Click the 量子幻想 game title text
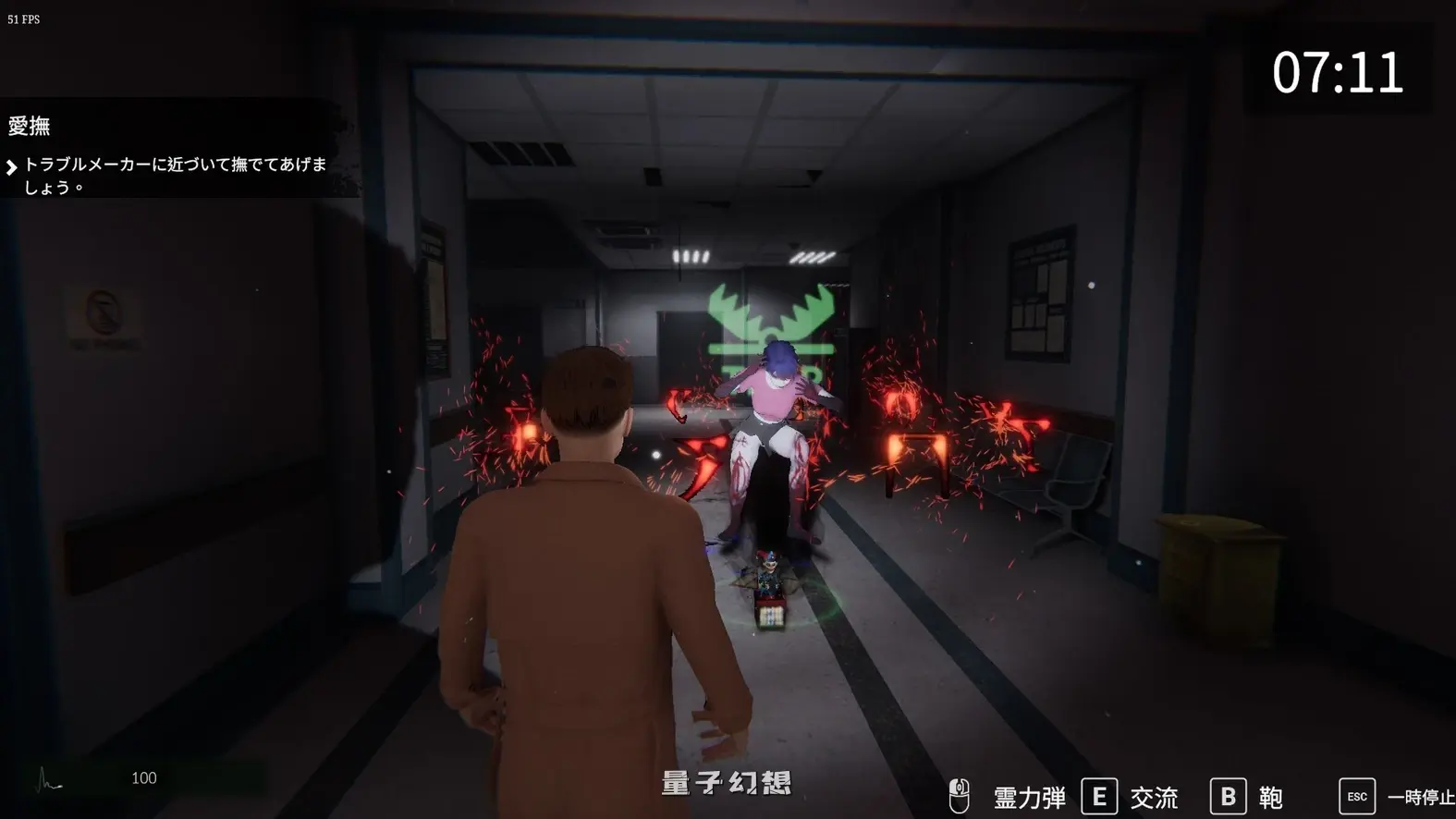This screenshot has height=819, width=1456. pyautogui.click(x=727, y=781)
